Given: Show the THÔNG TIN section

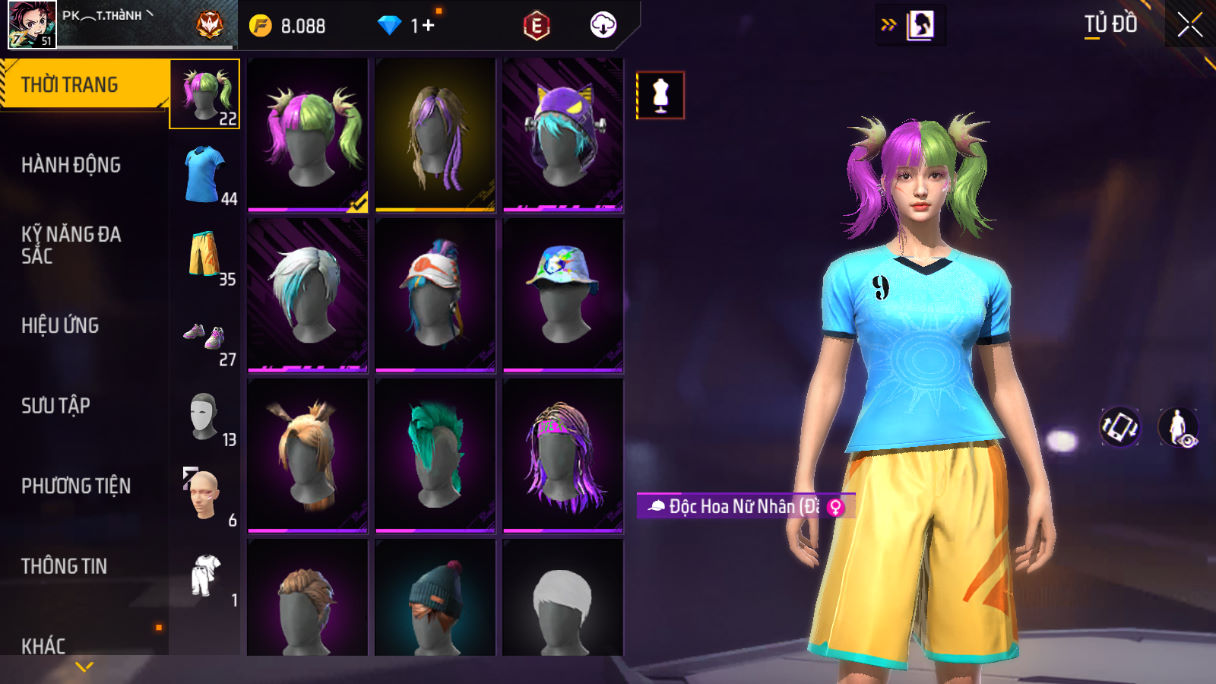Looking at the screenshot, I should pos(64,566).
